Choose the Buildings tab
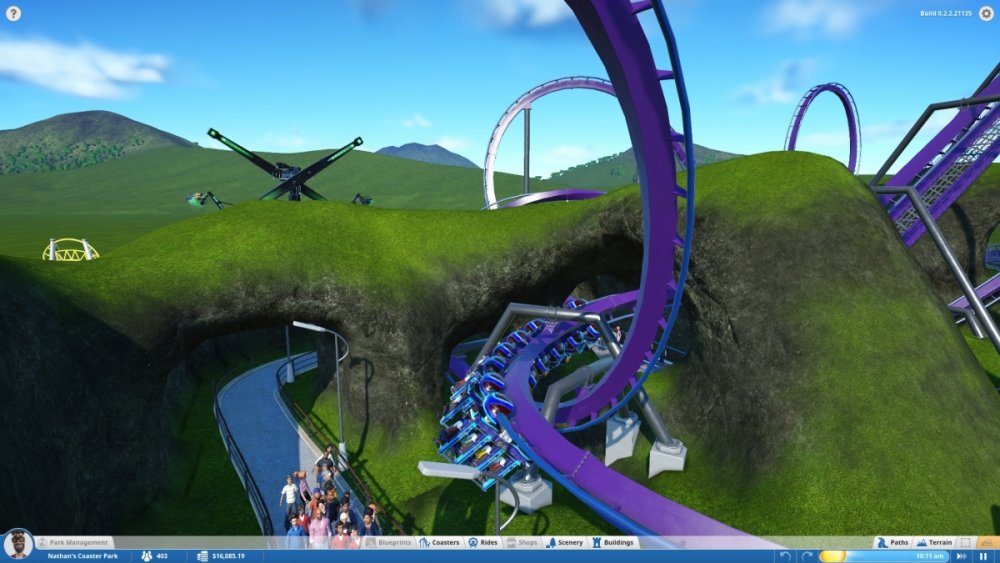Viewport: 1000px width, 563px height. 613,542
